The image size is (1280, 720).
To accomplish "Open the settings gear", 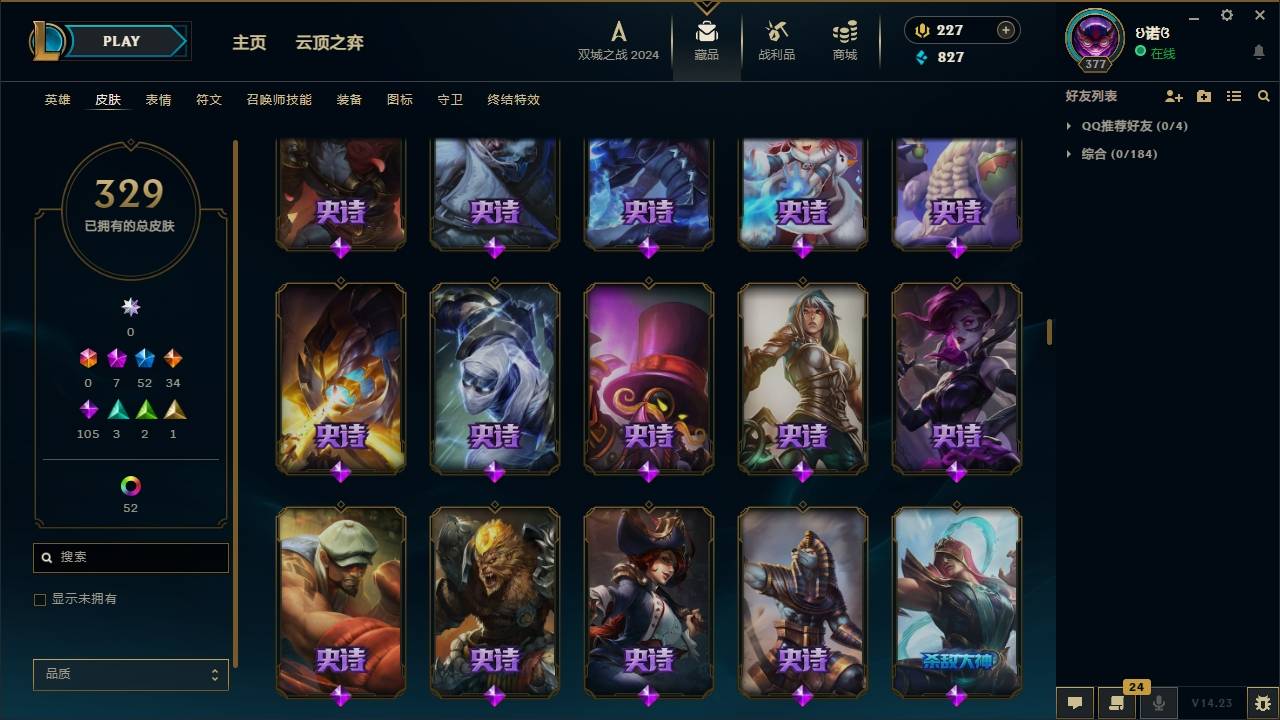I will pos(1226,15).
